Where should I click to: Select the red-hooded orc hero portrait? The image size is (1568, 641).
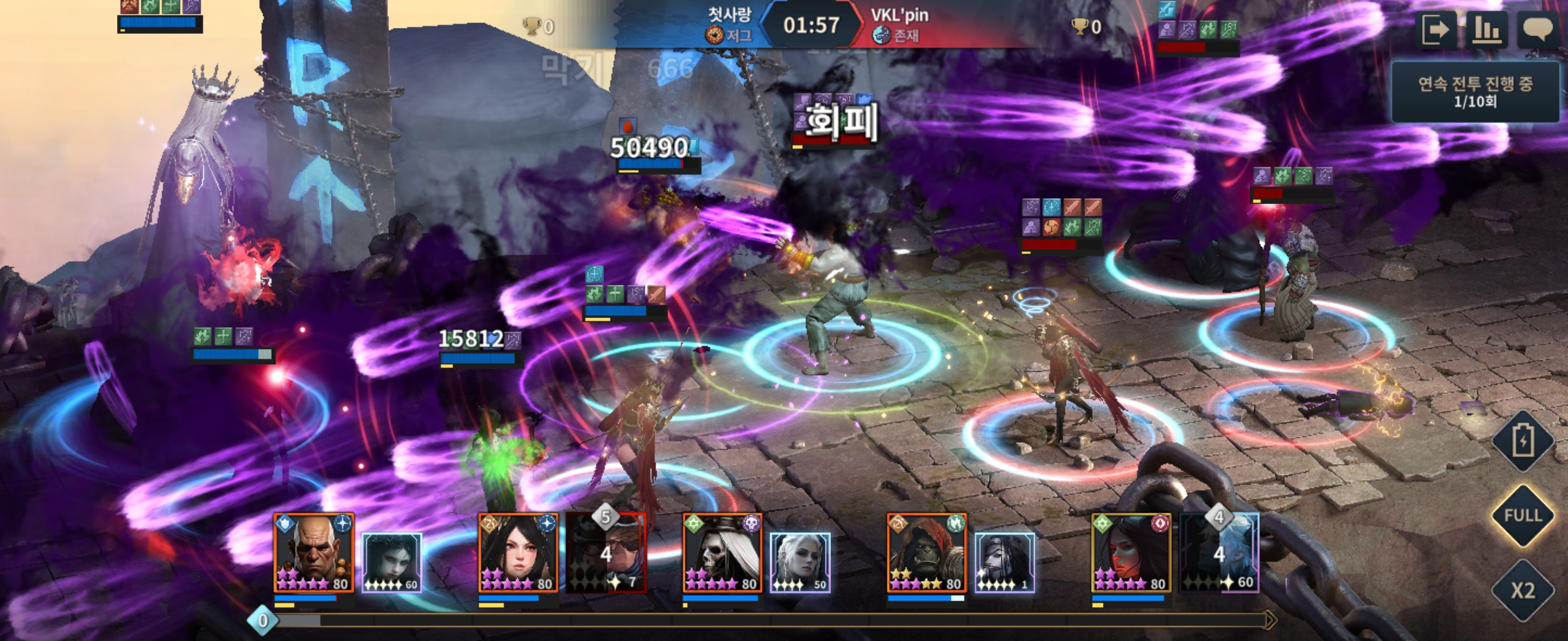[x=927, y=553]
